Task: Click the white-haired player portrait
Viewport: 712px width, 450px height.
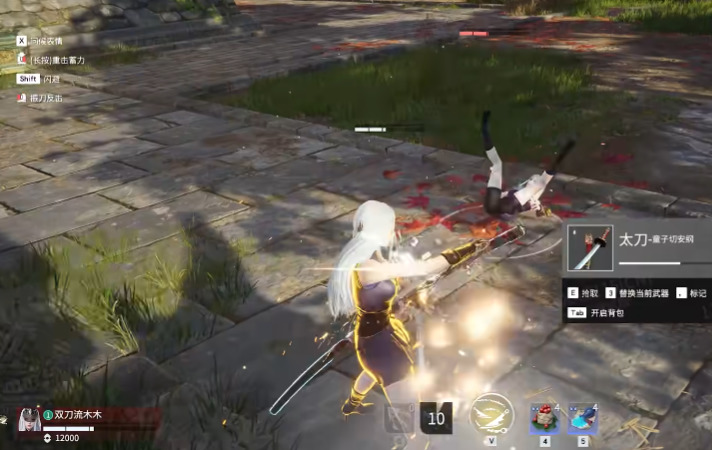Action: coord(28,420)
